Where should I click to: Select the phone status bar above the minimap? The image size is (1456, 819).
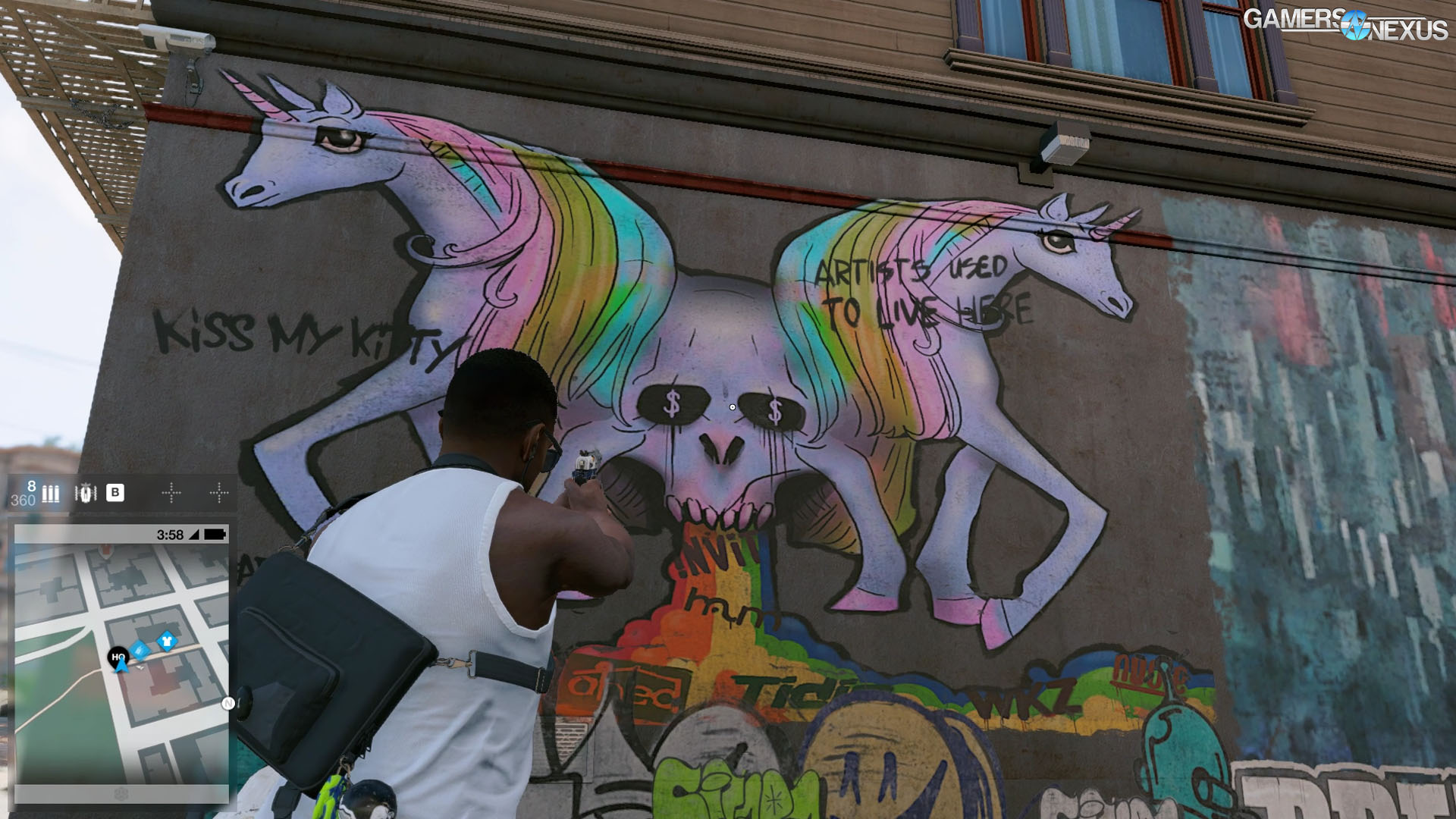tap(121, 534)
